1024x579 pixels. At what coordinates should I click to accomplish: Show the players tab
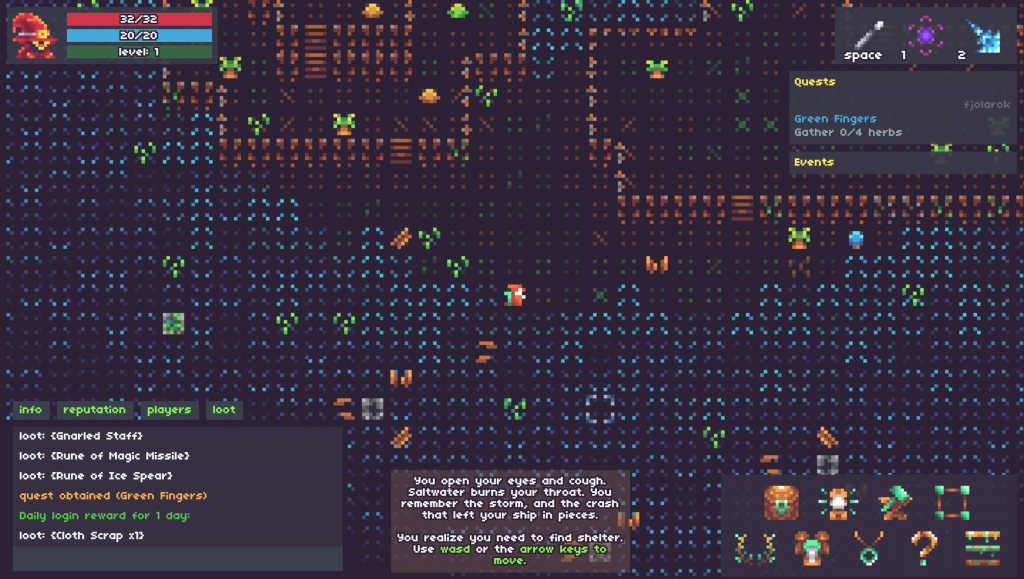pos(169,410)
